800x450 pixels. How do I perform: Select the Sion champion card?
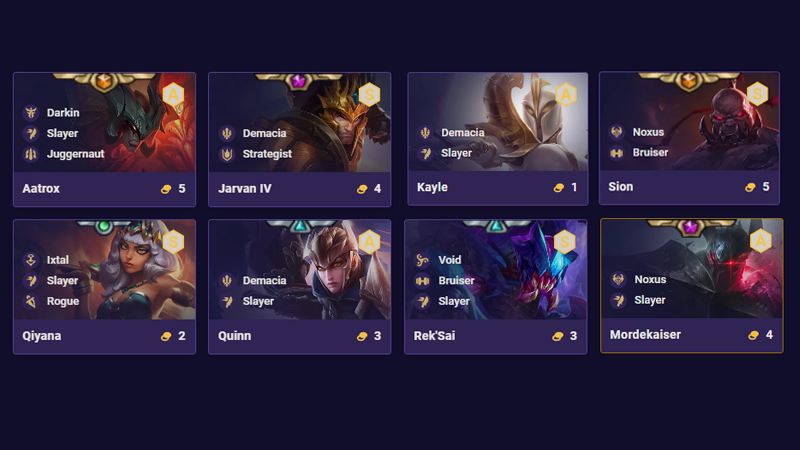coord(689,139)
